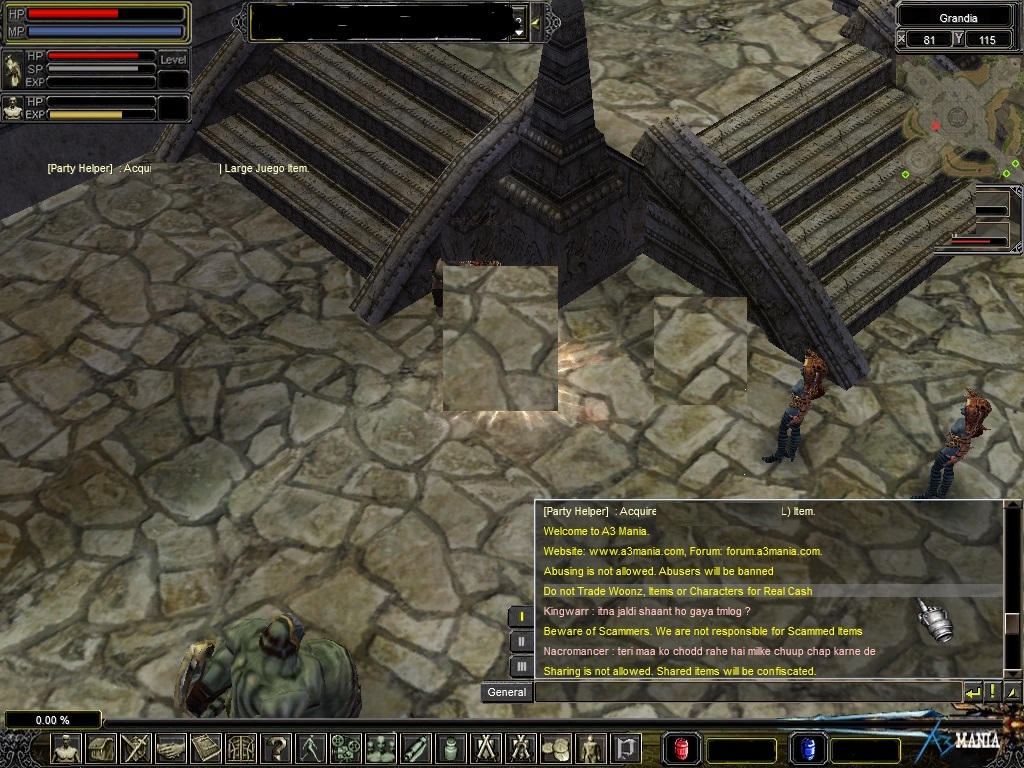Click the handshake trade icon
The width and height of the screenshot is (1024, 768).
pyautogui.click(x=171, y=749)
